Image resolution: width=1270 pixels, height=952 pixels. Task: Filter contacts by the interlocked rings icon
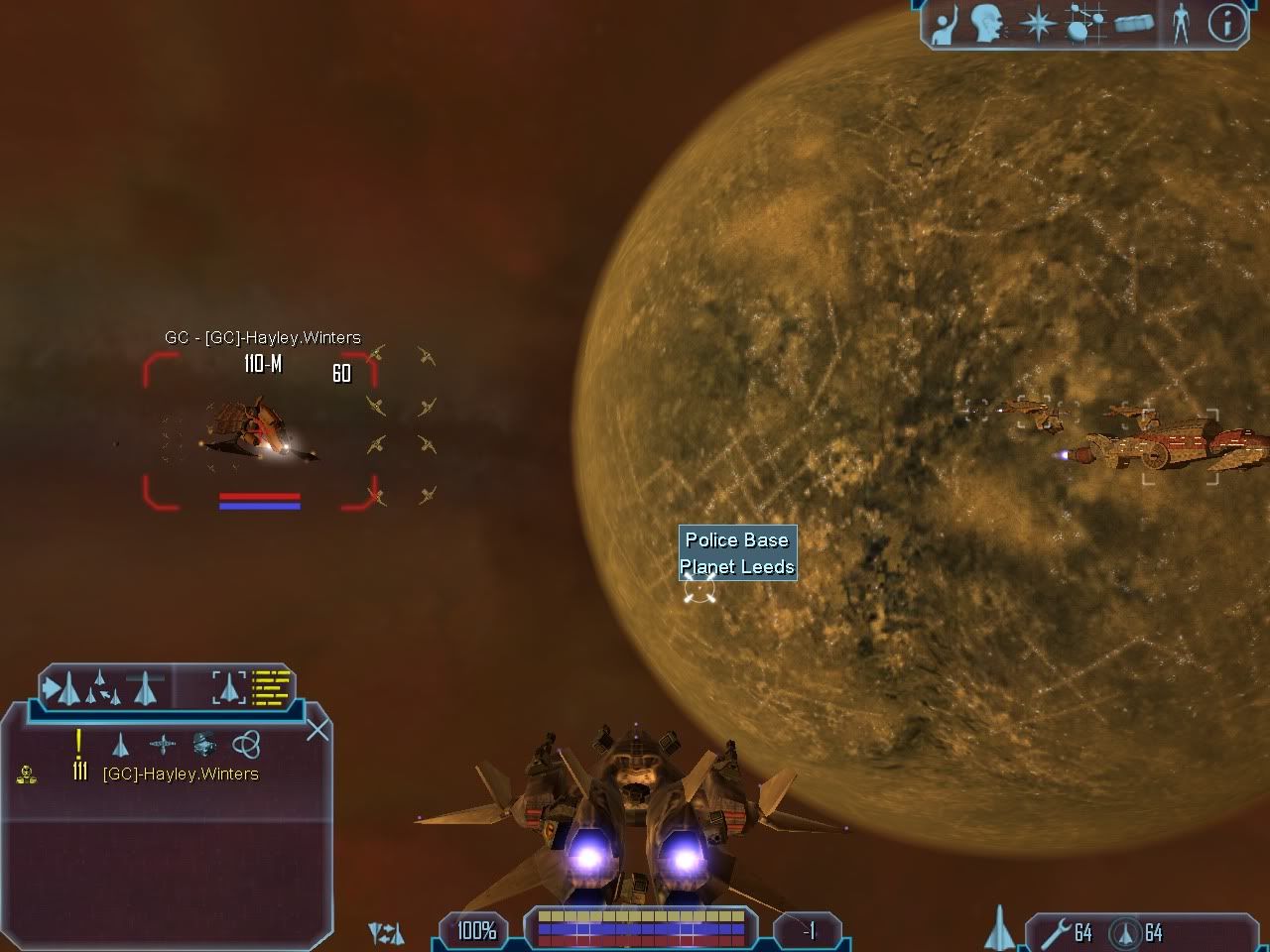(x=245, y=744)
